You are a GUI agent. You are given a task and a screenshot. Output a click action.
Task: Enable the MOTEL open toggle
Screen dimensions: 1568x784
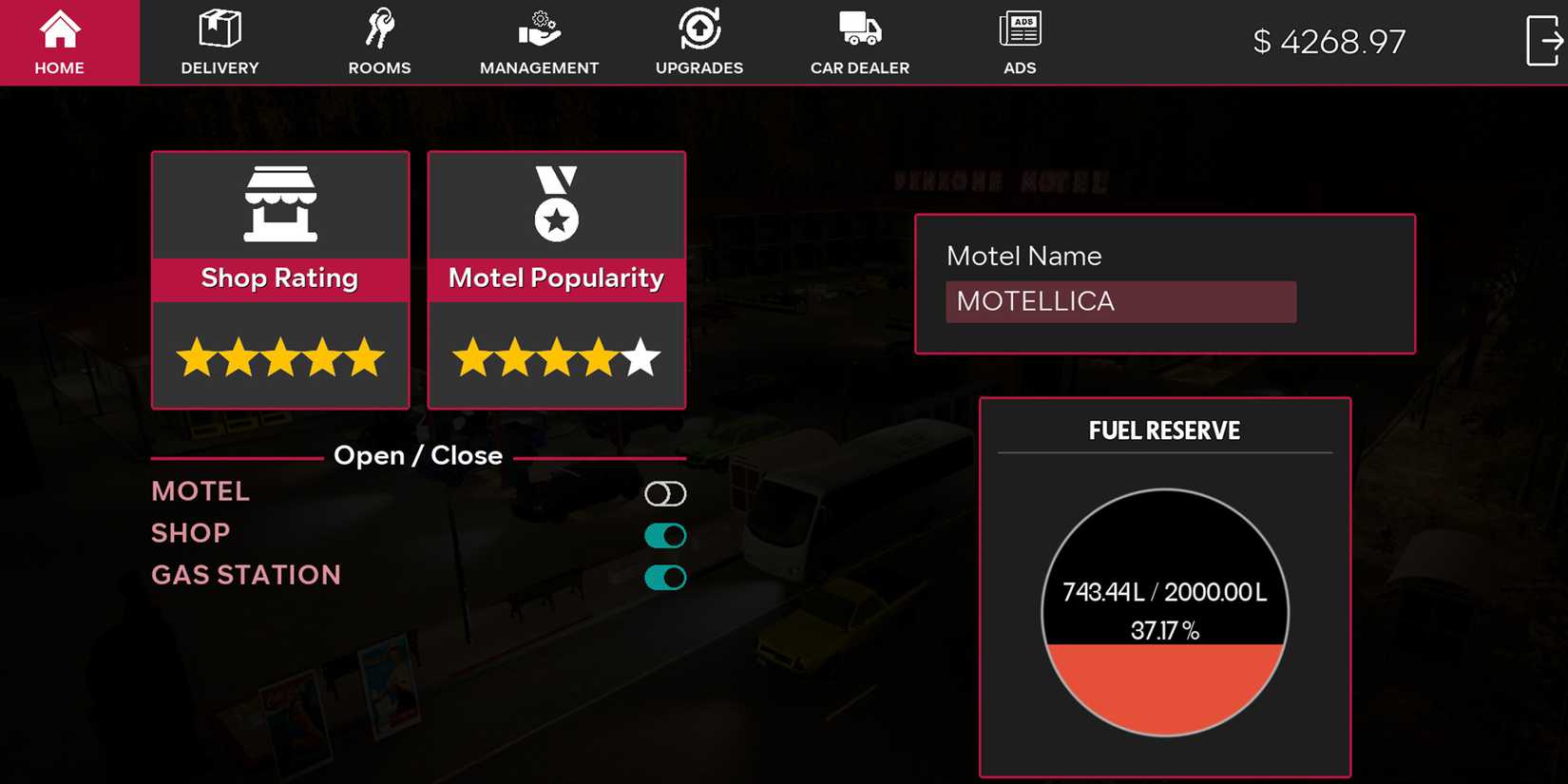665,493
